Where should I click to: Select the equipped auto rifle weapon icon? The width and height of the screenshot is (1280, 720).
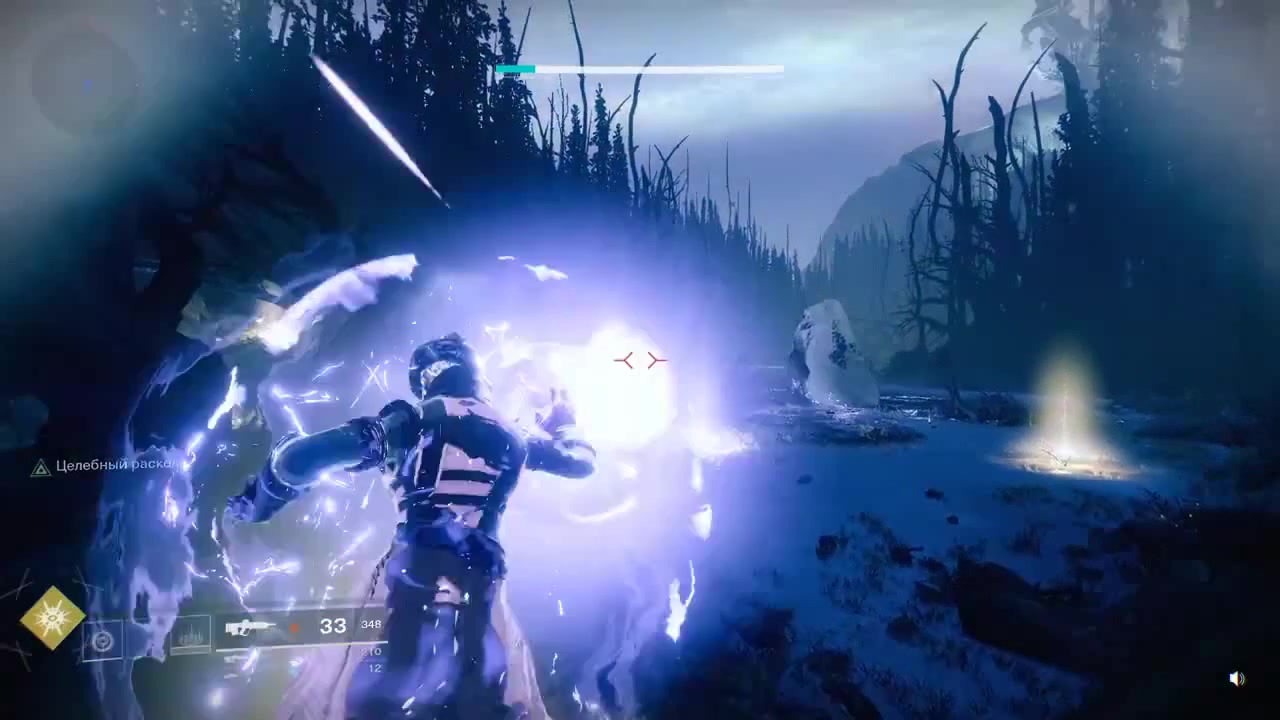(x=251, y=628)
